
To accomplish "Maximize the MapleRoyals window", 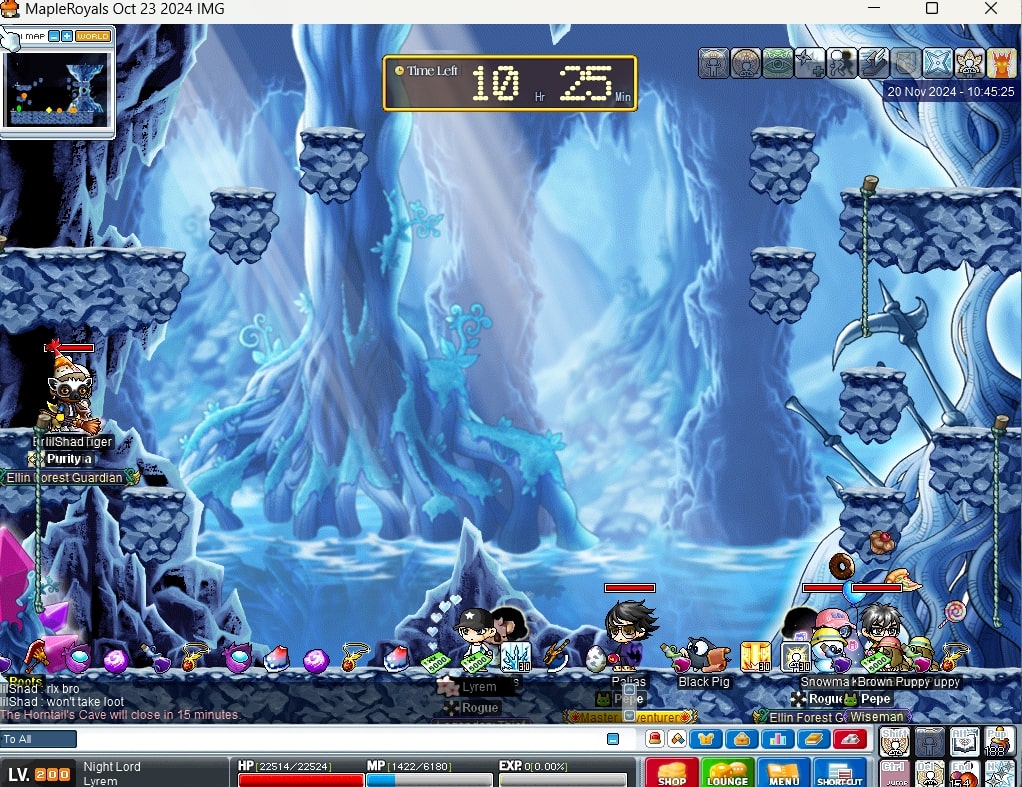I will [931, 9].
